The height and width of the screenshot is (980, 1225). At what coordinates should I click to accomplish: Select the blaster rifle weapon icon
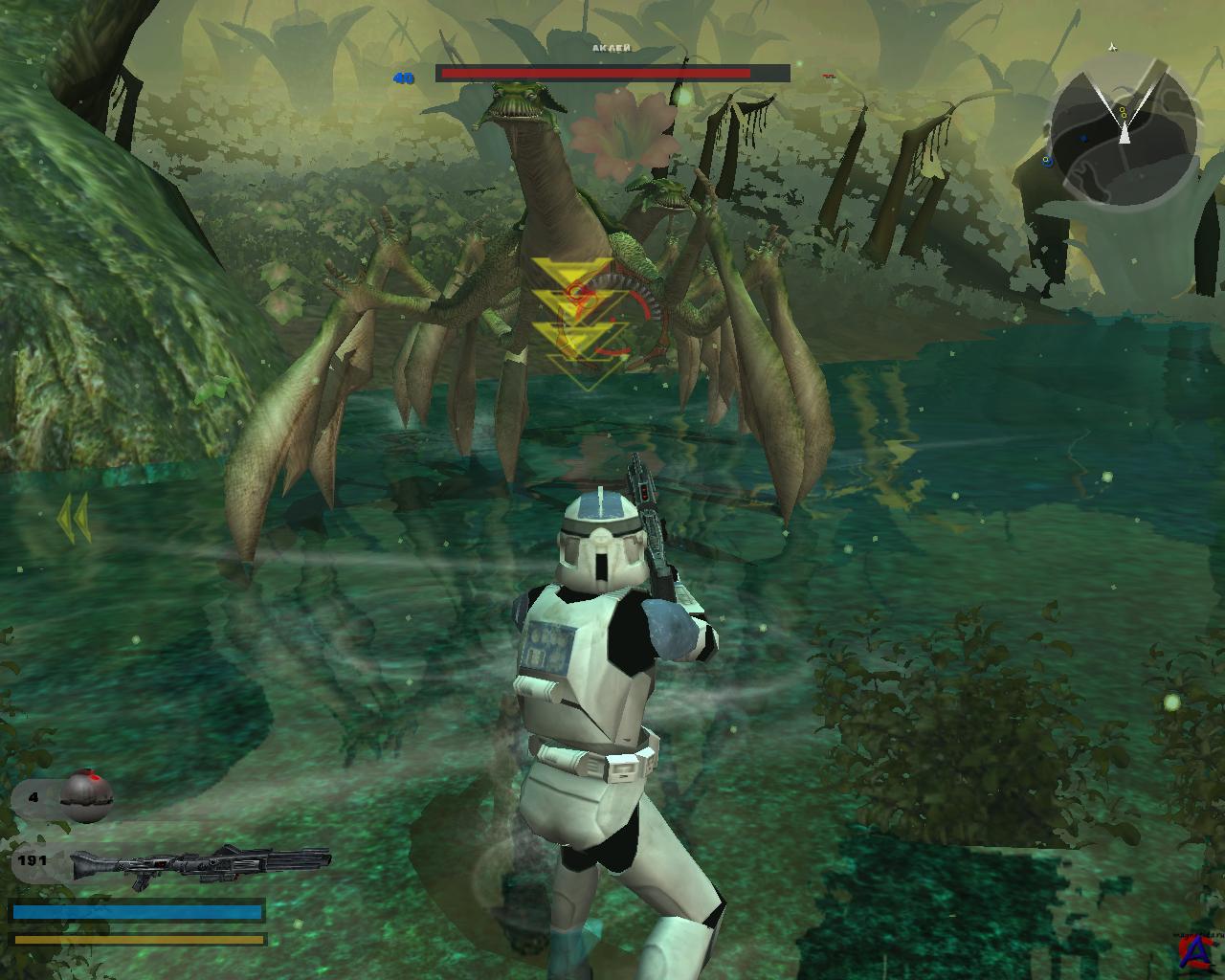click(199, 862)
